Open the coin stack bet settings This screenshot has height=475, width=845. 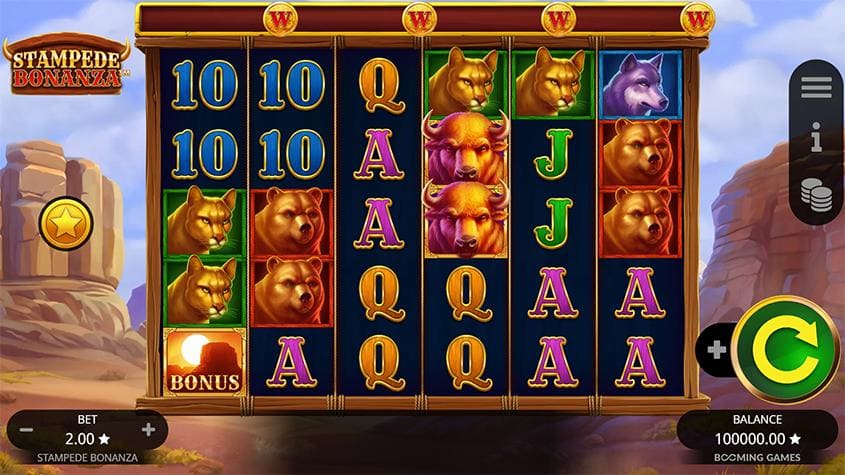(816, 194)
